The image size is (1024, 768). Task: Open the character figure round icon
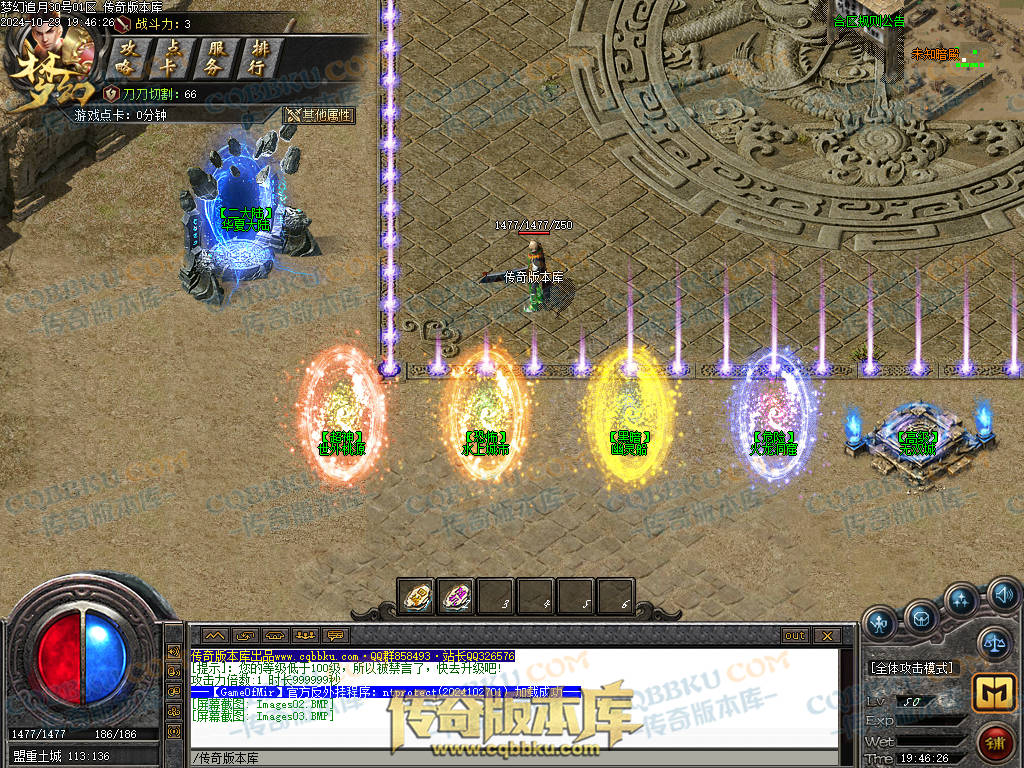(880, 622)
